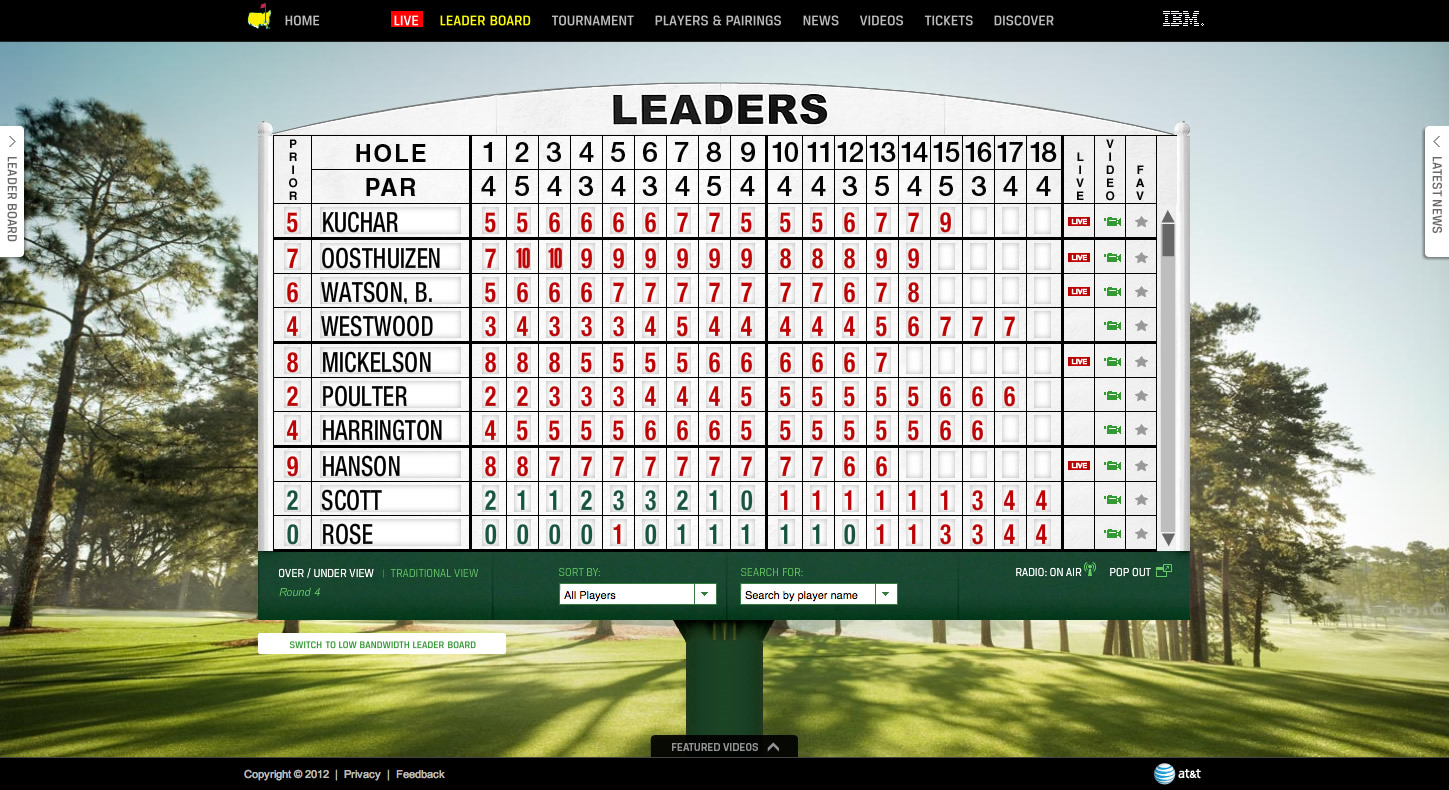
Task: Open the Tickets navigation menu
Action: pos(947,20)
